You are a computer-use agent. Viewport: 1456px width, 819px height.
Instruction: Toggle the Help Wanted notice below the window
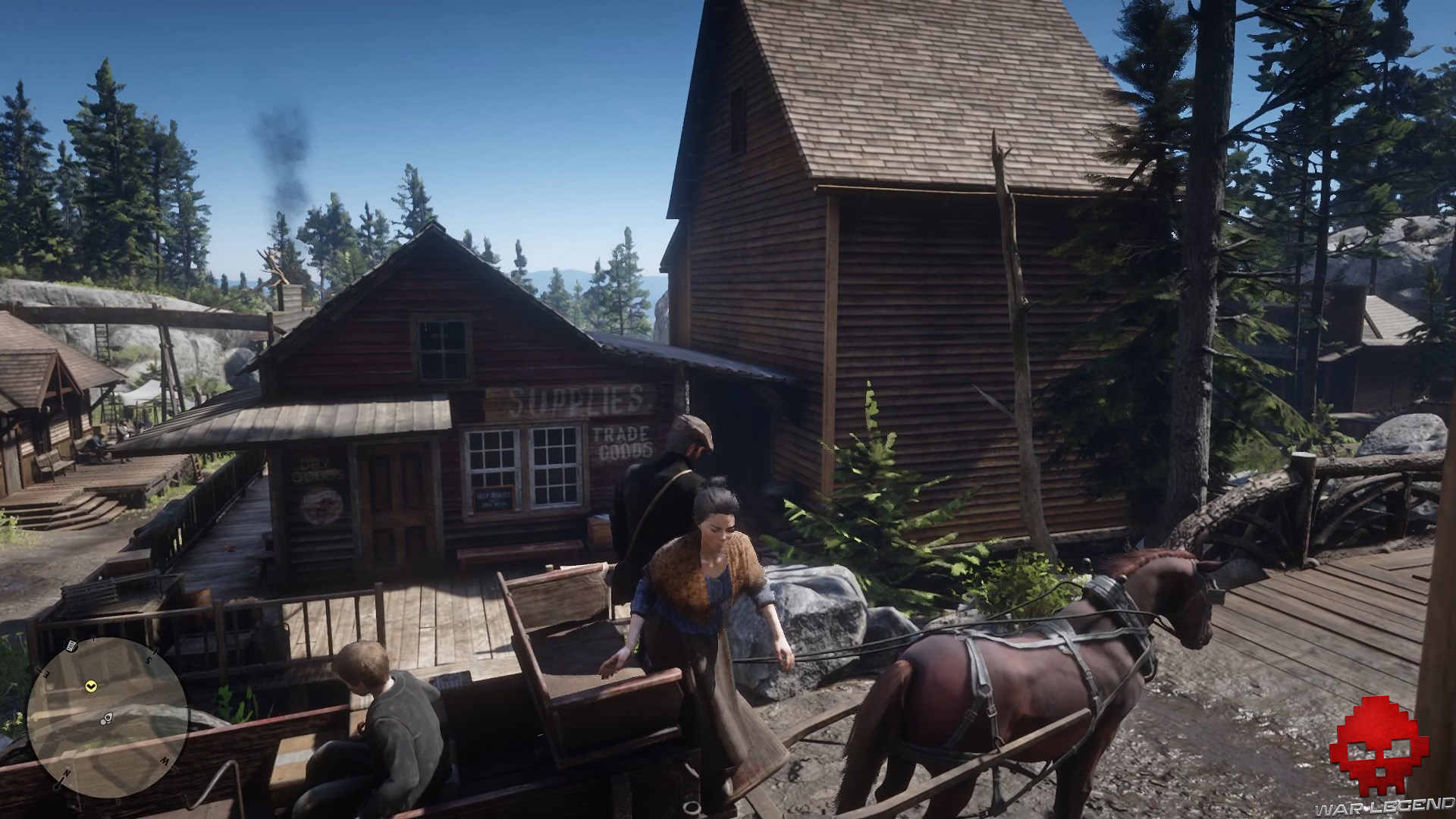pyautogui.click(x=494, y=498)
